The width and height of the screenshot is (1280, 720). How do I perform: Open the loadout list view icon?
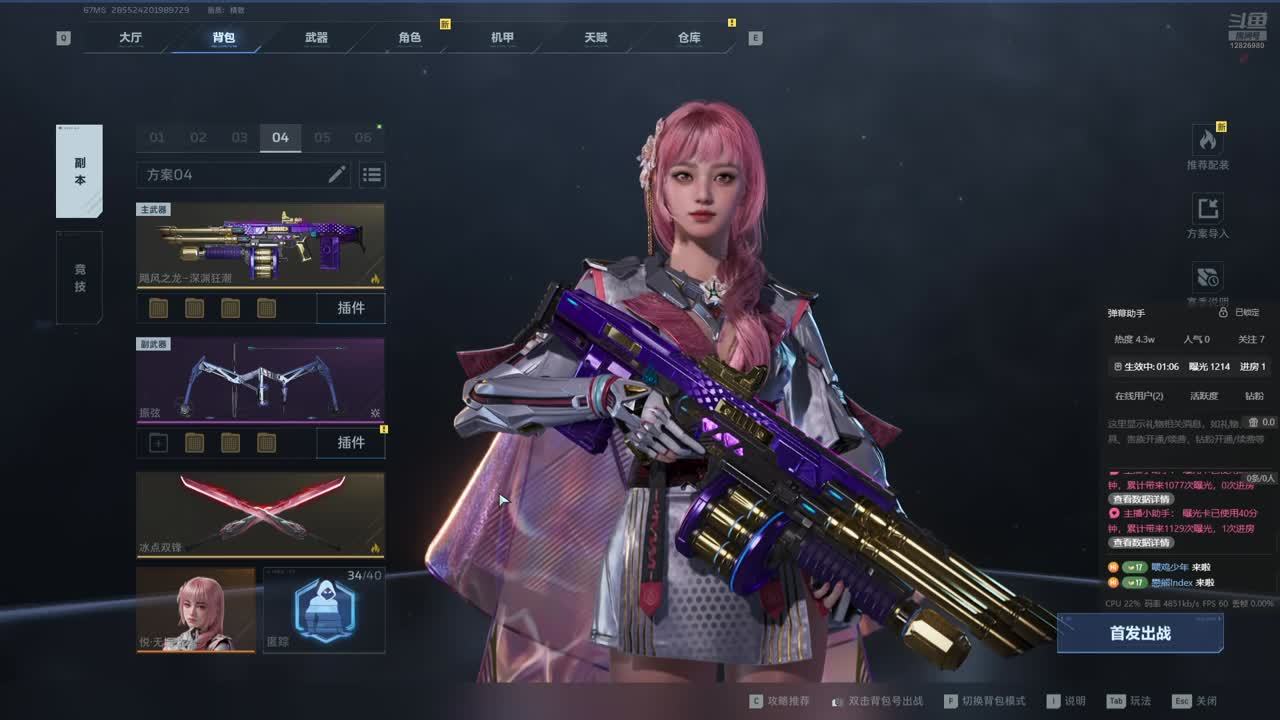point(372,175)
